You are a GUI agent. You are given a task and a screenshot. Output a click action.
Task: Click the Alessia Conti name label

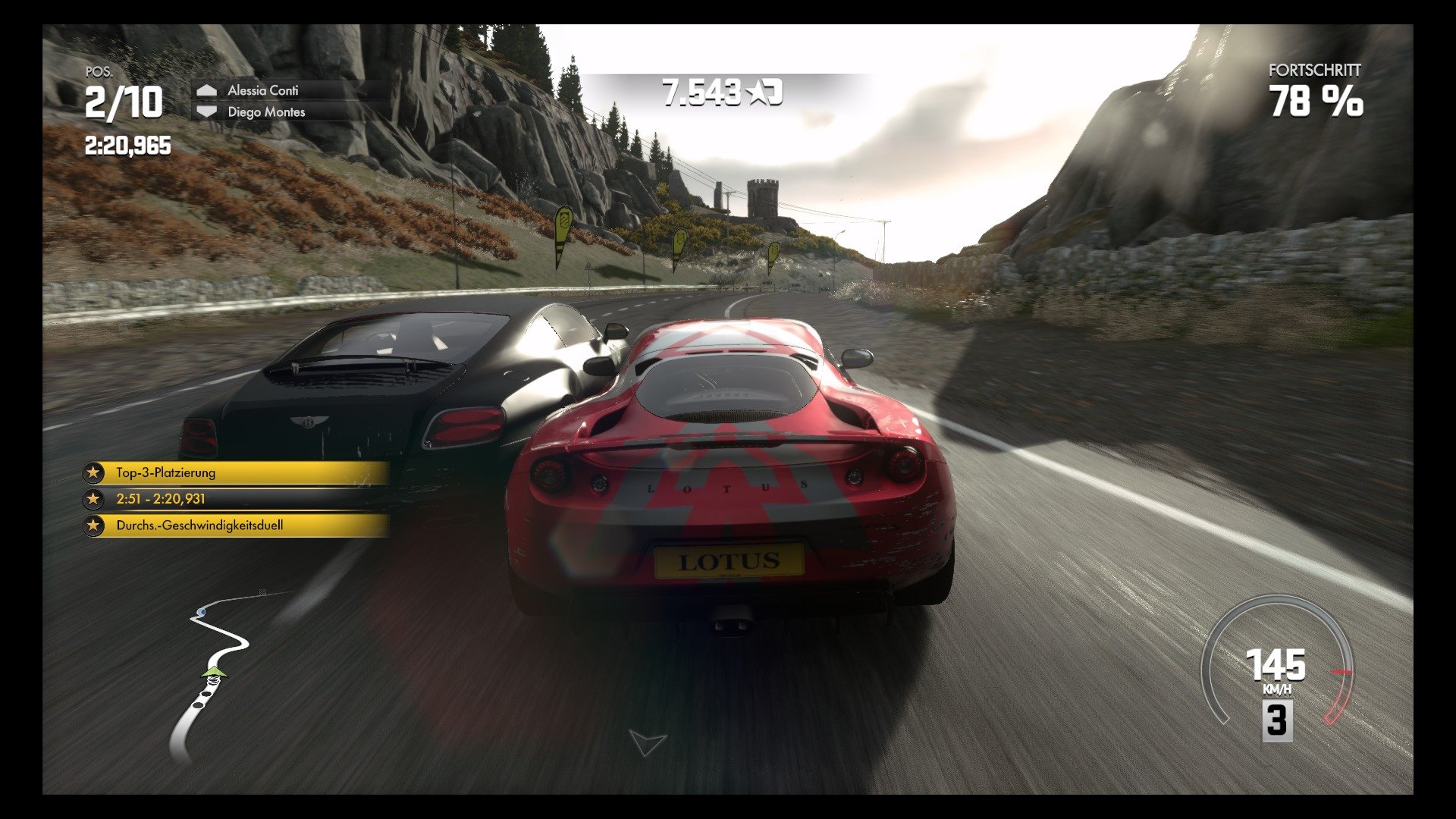tap(264, 89)
